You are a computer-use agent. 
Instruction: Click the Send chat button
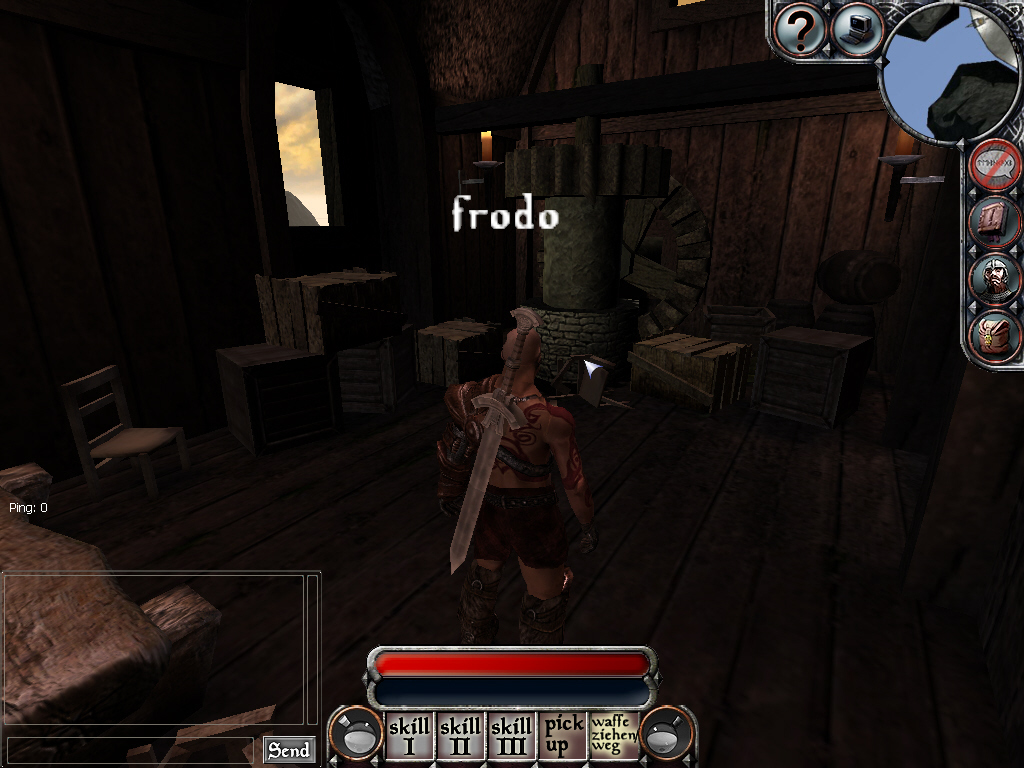coord(289,750)
